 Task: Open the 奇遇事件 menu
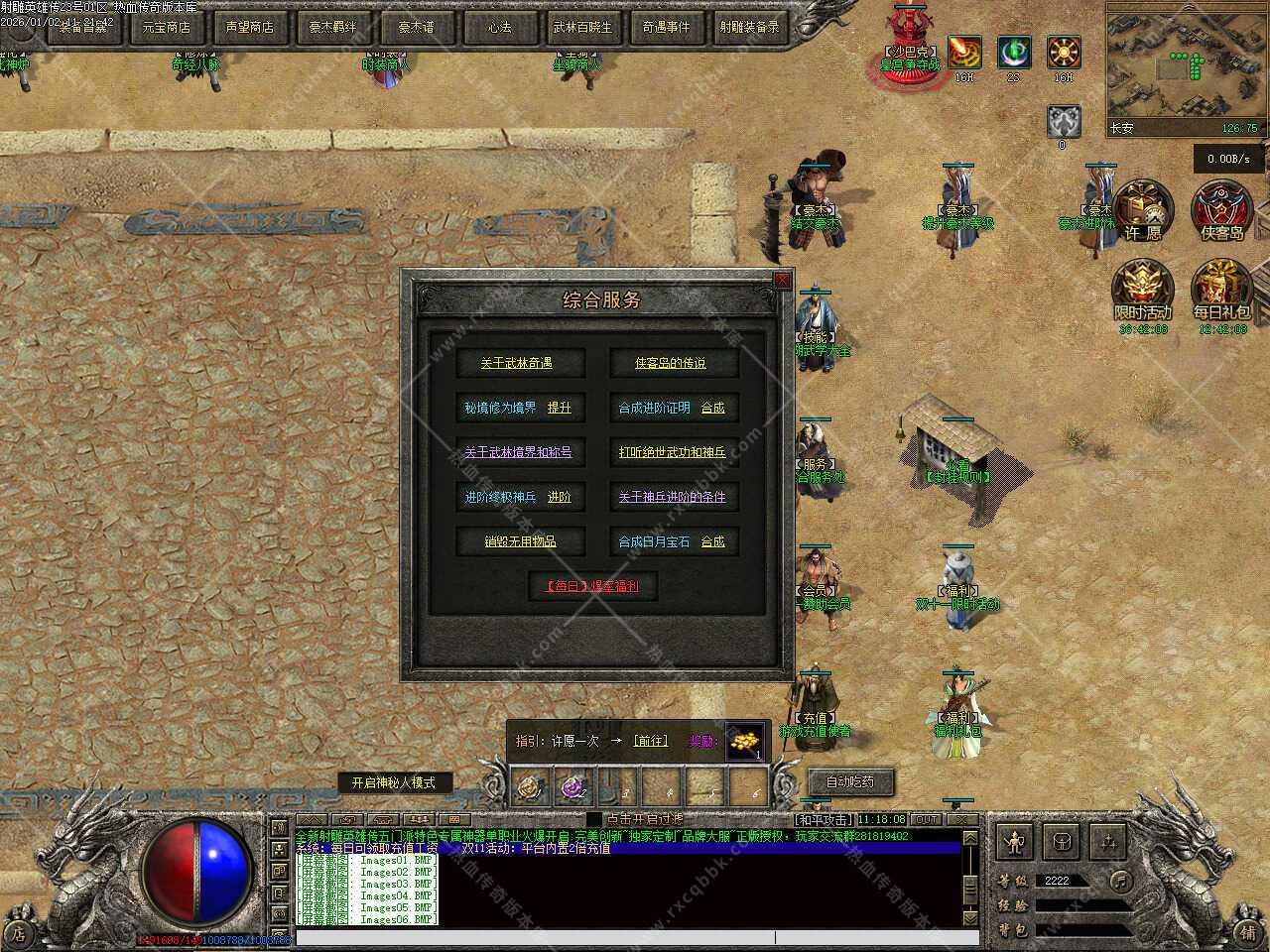click(x=666, y=27)
